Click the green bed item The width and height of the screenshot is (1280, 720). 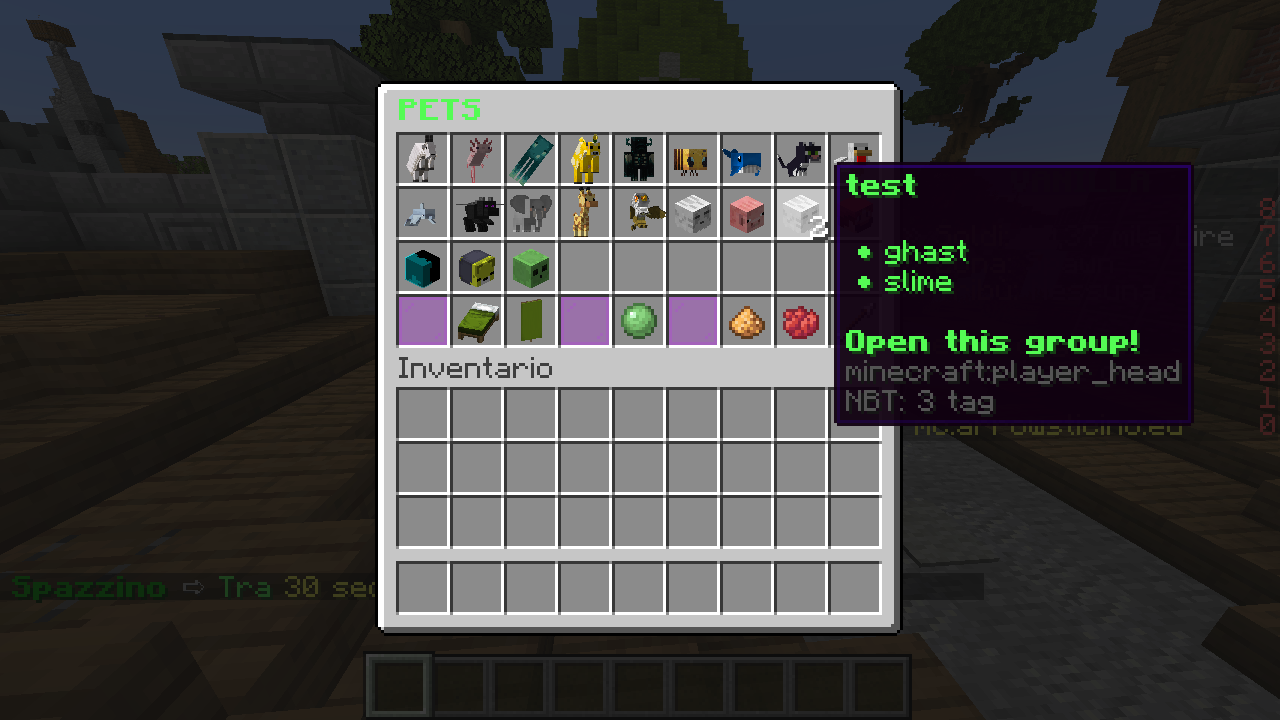coord(476,321)
